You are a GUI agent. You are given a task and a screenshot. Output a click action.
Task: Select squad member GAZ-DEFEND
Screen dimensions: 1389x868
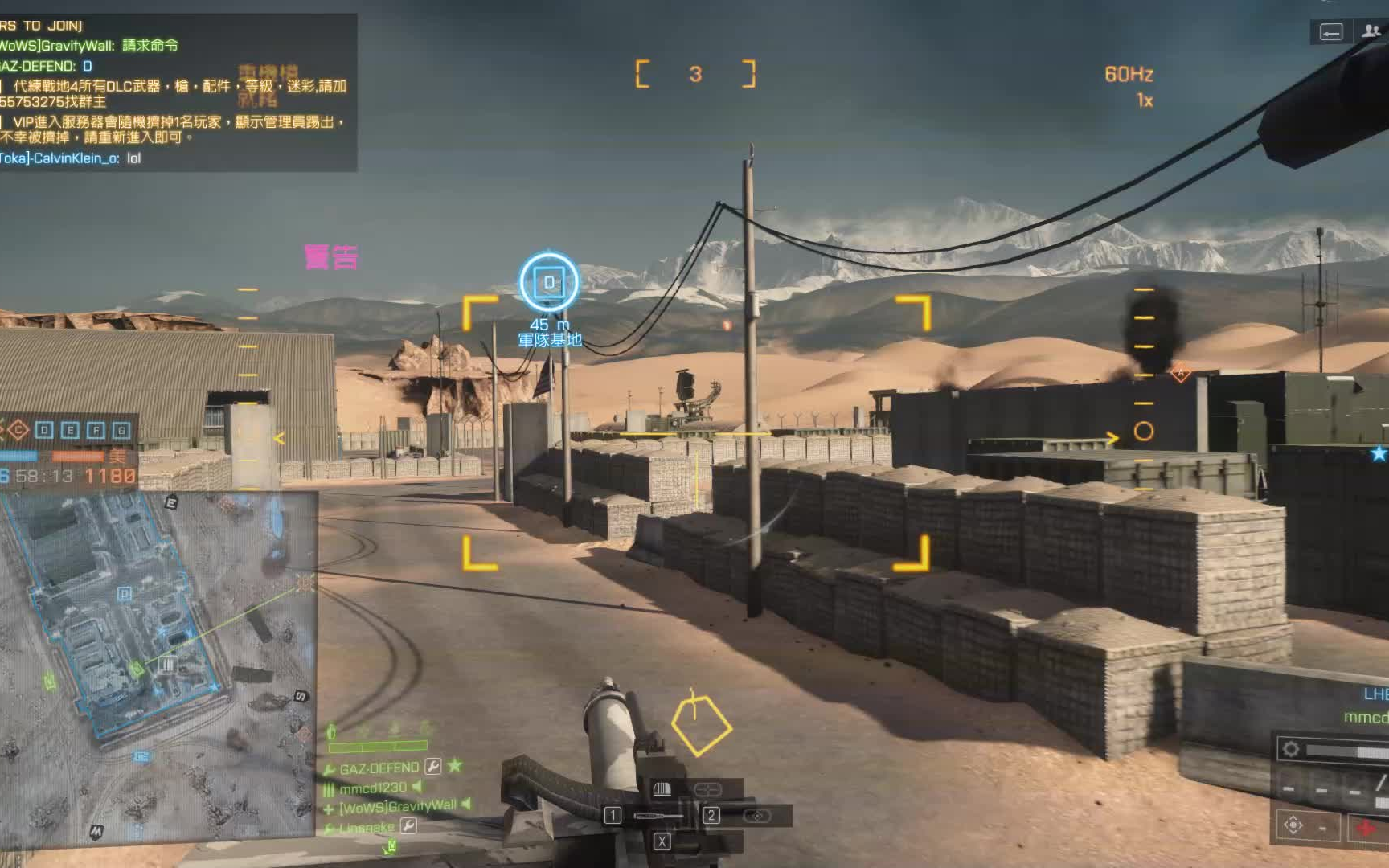(379, 768)
